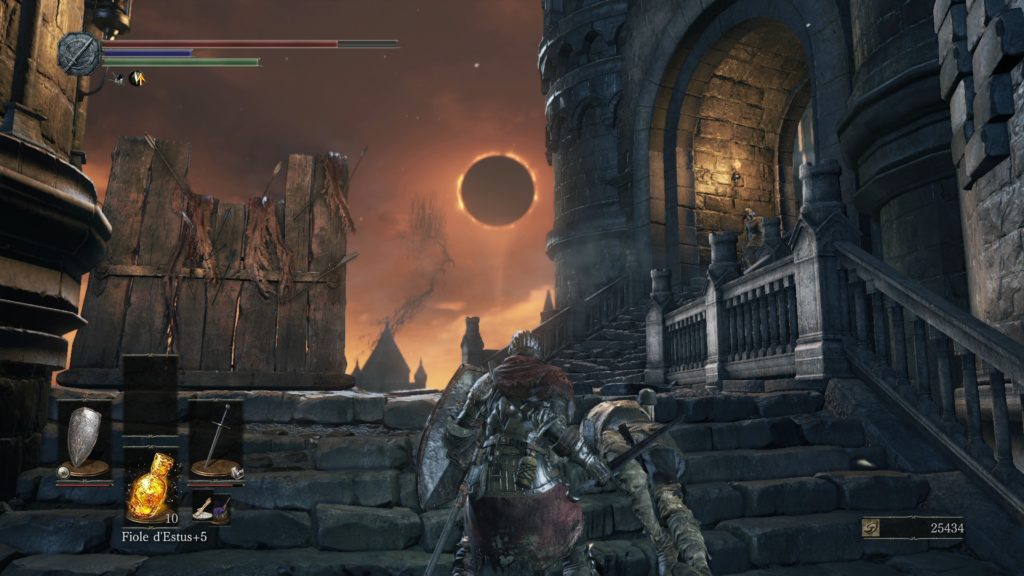This screenshot has width=1024, height=576.
Task: Click the bone item in the quick slot
Action: coord(203,506)
